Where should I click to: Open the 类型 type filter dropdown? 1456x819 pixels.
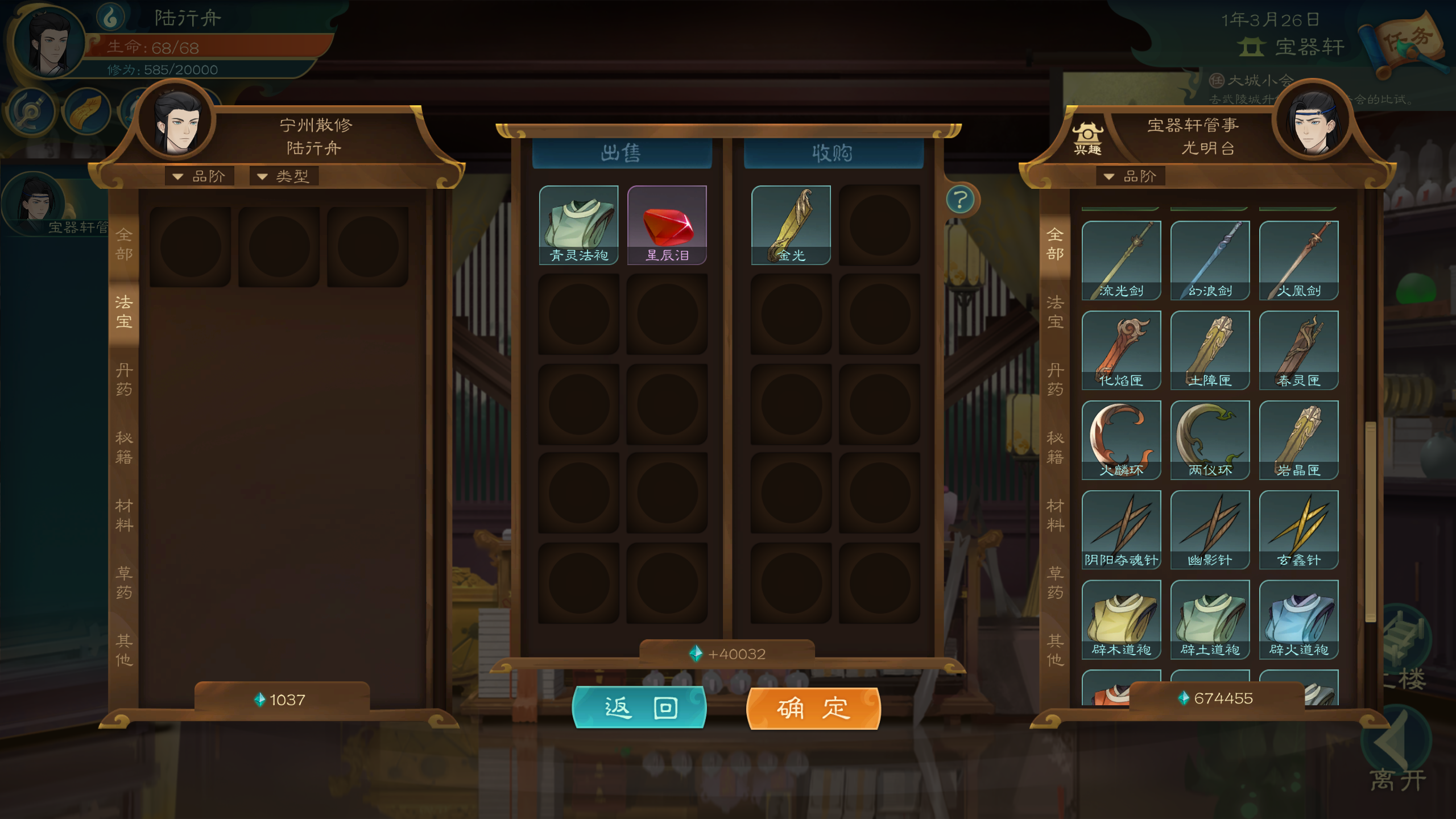tap(284, 176)
